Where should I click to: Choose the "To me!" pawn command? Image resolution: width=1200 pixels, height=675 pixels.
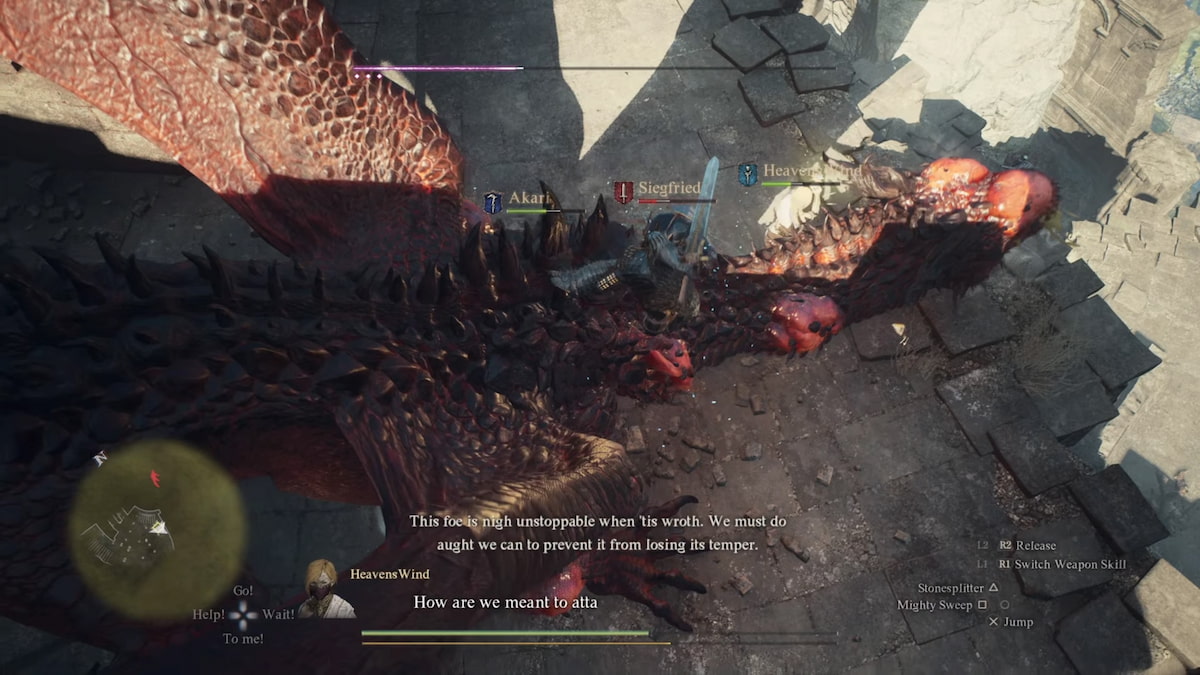coord(243,638)
